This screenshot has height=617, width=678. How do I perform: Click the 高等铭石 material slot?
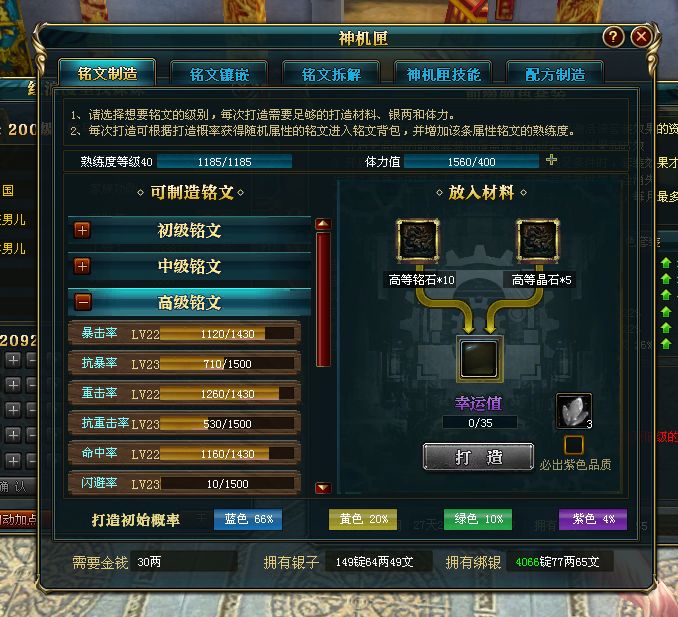416,241
